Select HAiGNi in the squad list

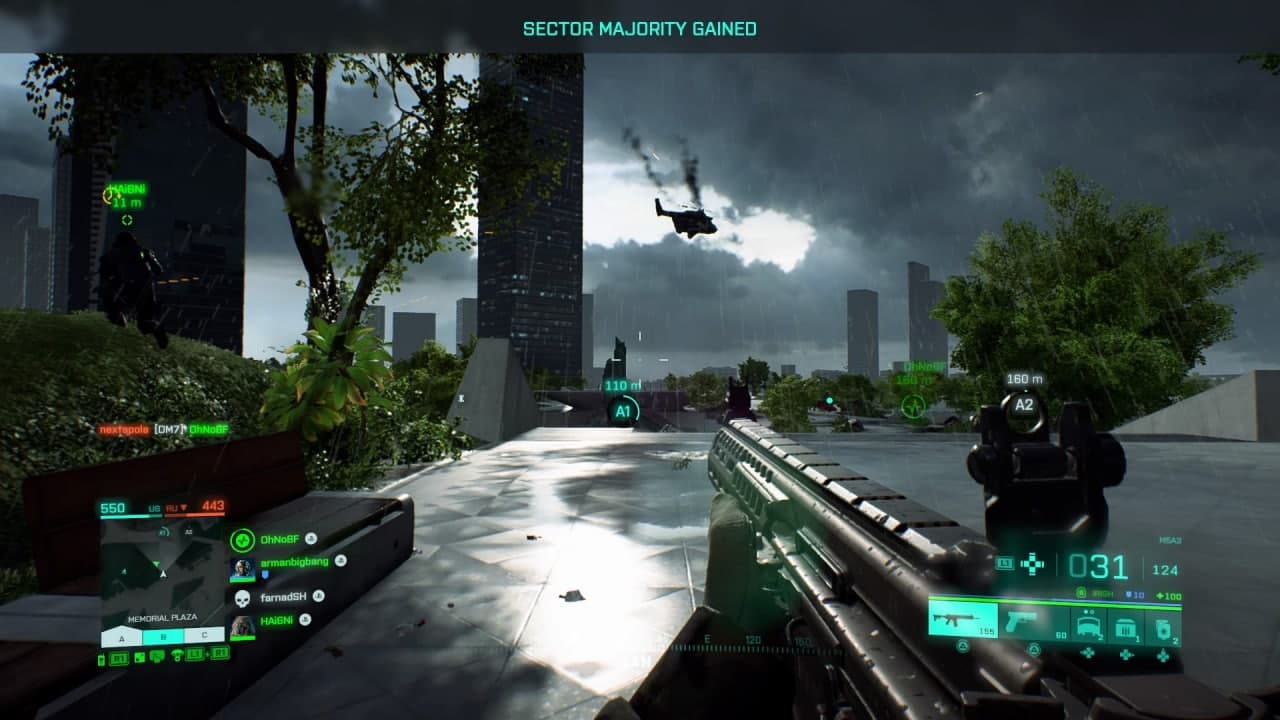pos(279,620)
